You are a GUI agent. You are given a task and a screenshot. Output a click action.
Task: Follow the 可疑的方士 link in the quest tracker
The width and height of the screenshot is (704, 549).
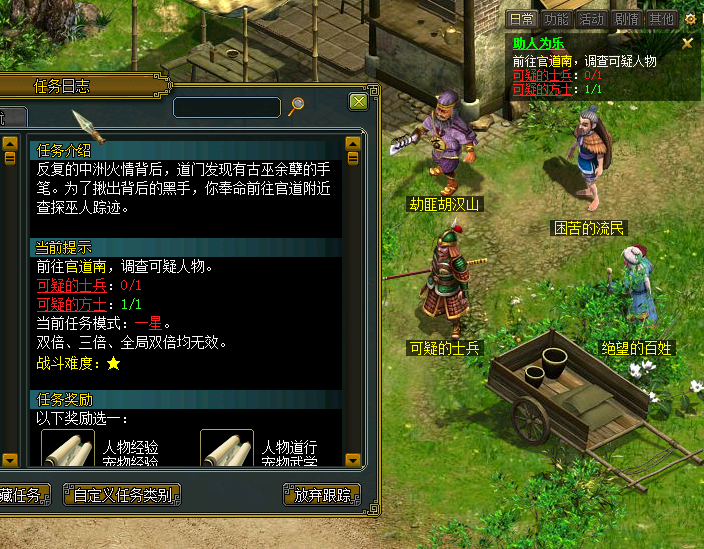535,89
